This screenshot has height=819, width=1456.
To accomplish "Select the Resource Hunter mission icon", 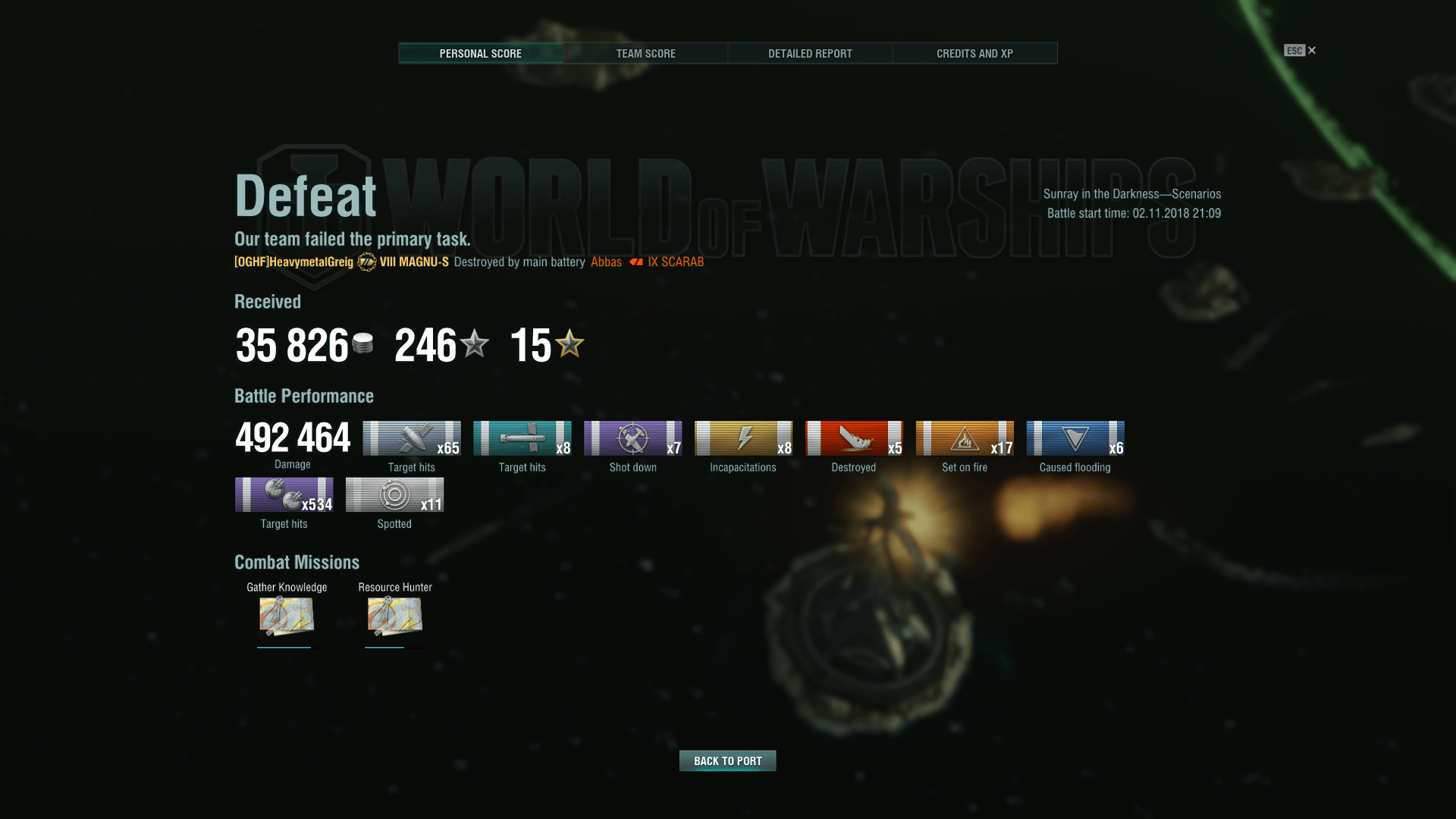I will (394, 615).
